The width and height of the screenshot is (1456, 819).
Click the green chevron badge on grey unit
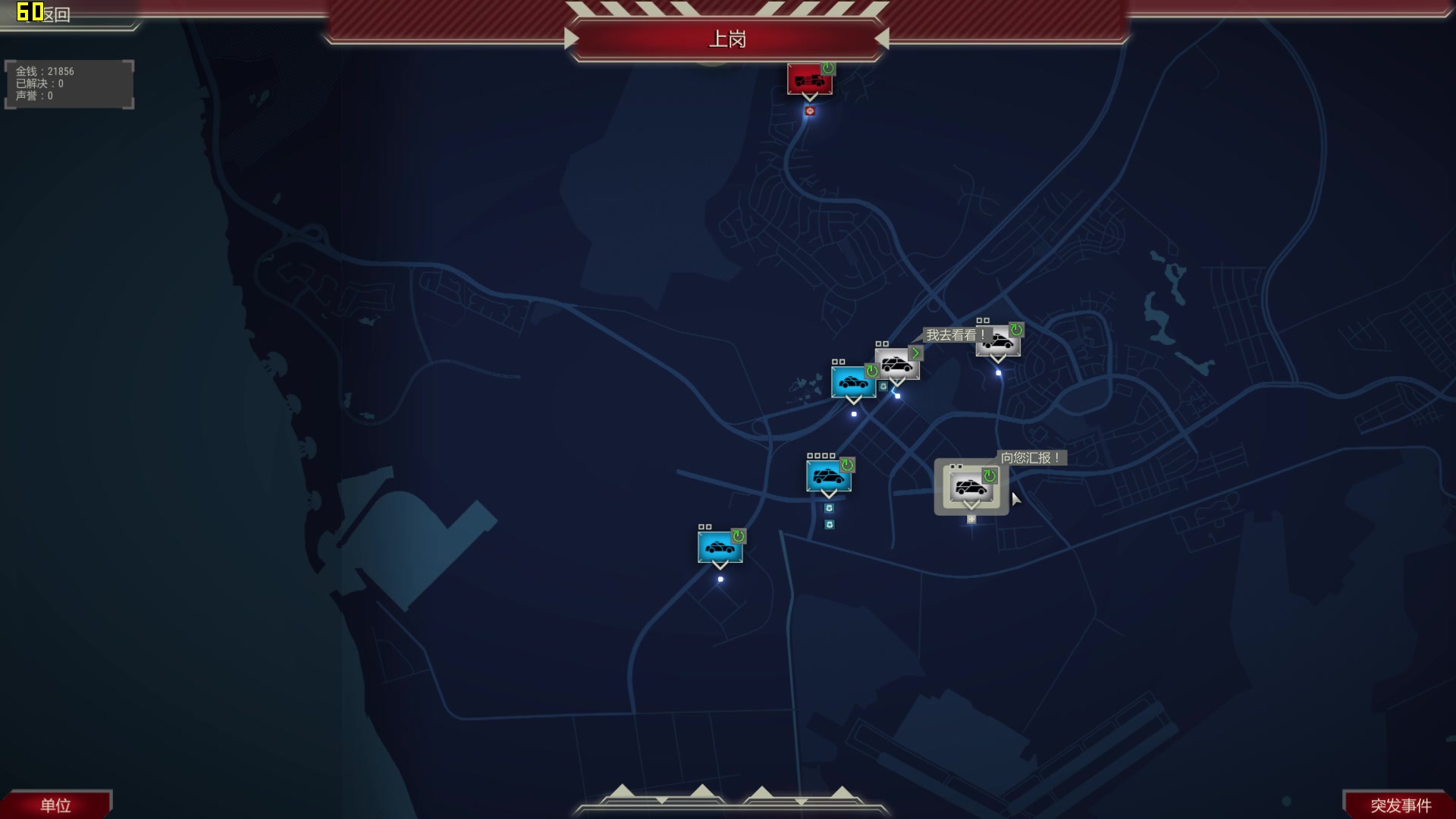[x=915, y=353]
